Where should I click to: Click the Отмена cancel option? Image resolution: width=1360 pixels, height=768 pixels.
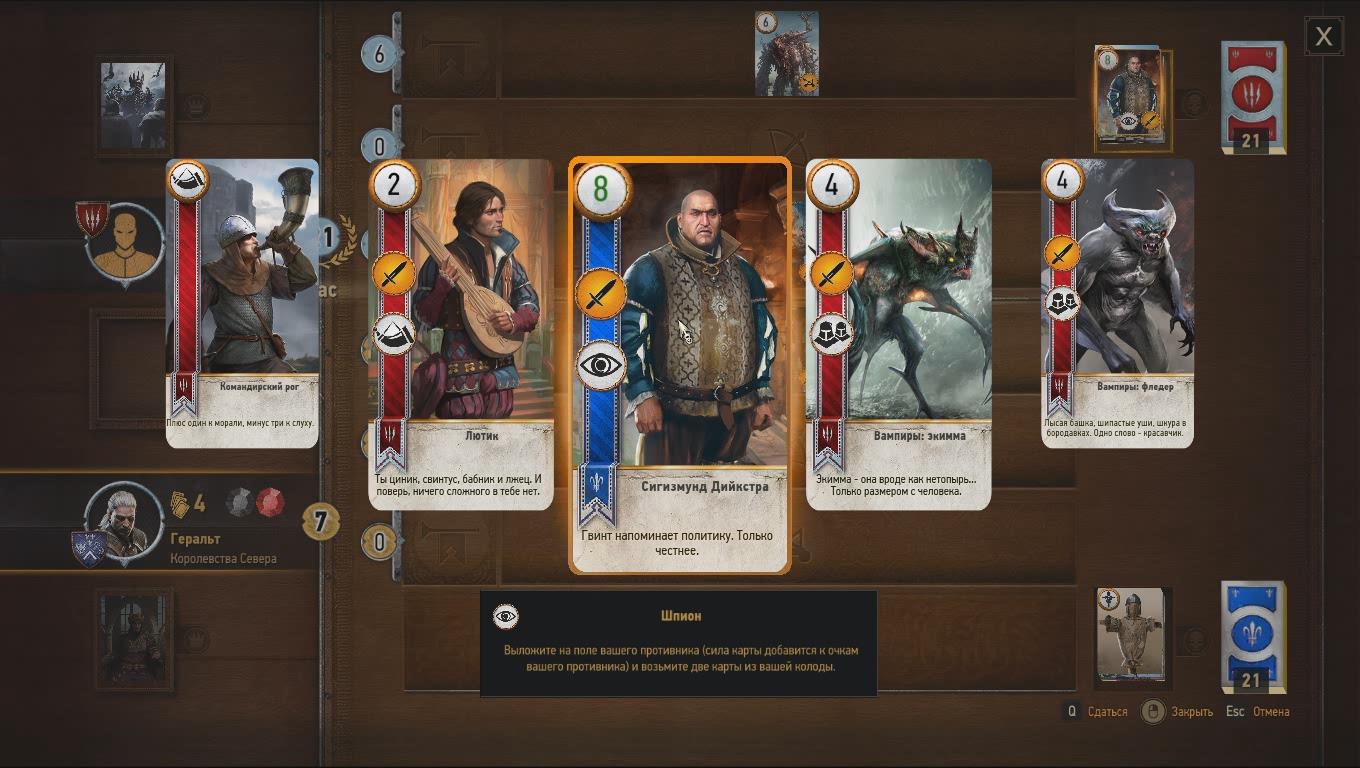click(1270, 712)
